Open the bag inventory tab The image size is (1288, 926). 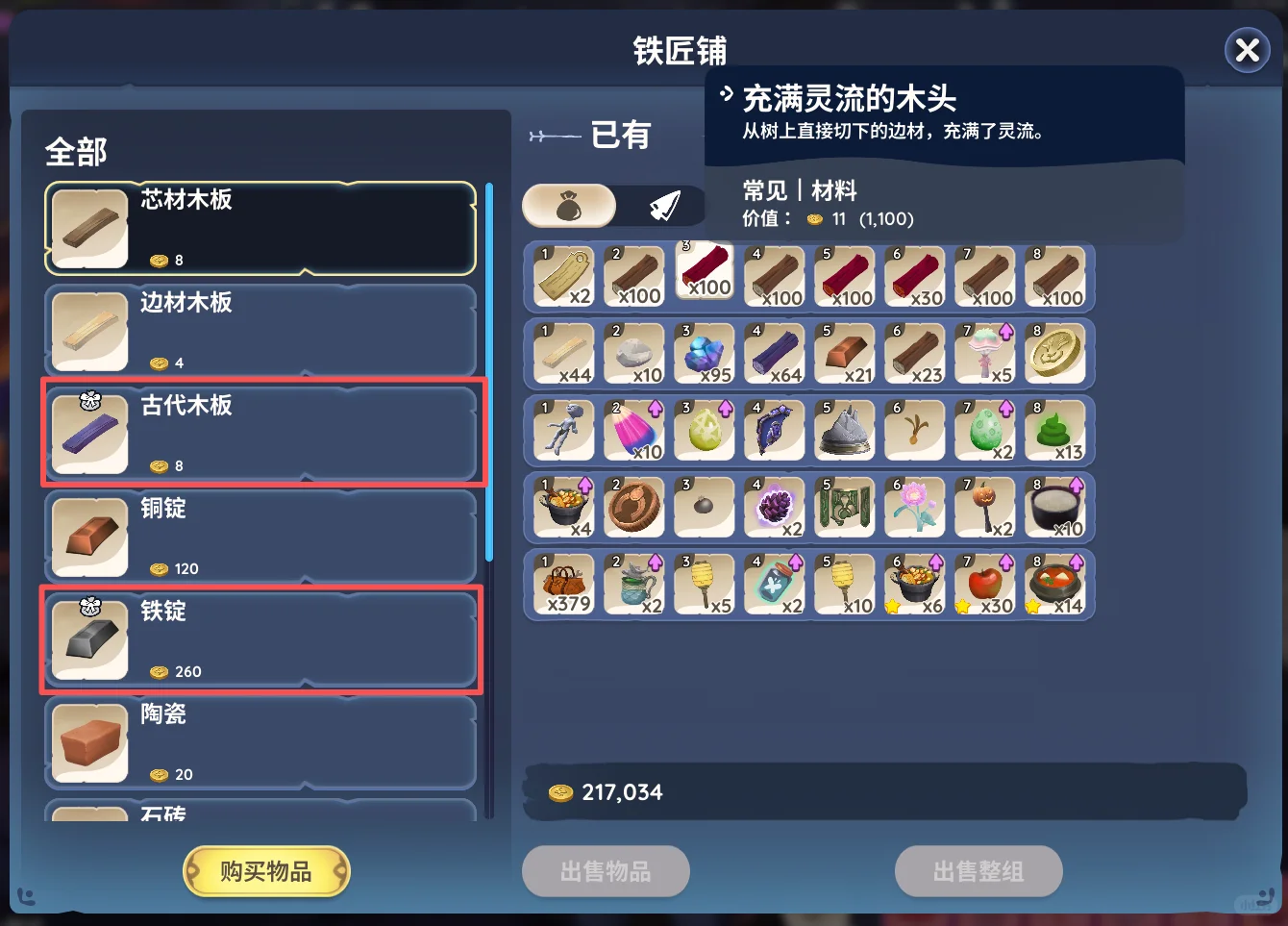pyautogui.click(x=568, y=205)
